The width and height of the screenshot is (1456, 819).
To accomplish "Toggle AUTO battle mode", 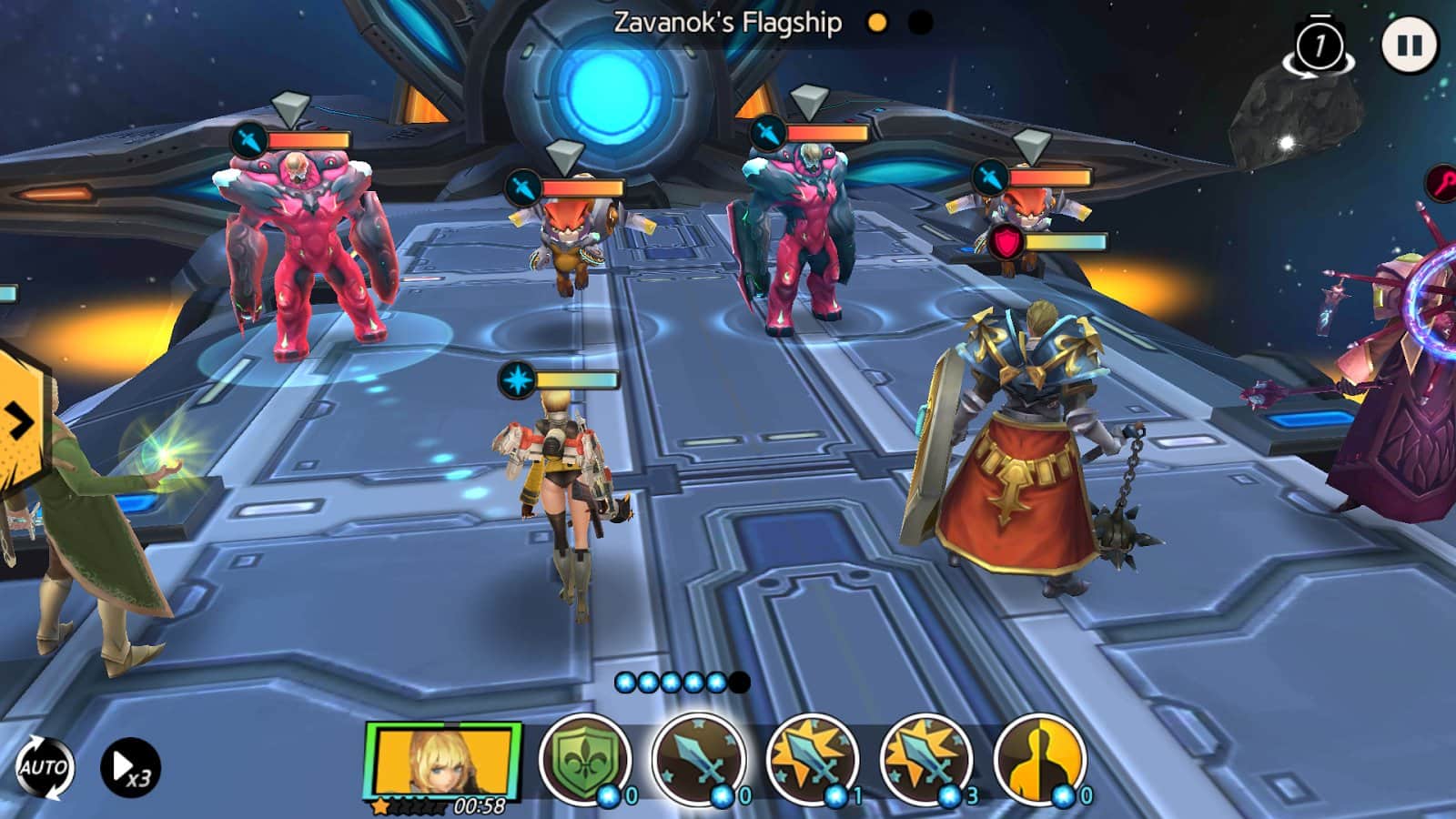I will (44, 767).
